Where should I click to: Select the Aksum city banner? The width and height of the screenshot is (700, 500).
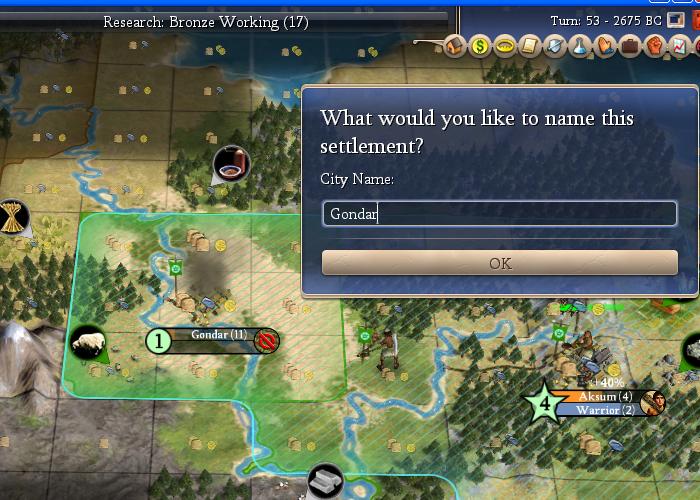pyautogui.click(x=603, y=397)
